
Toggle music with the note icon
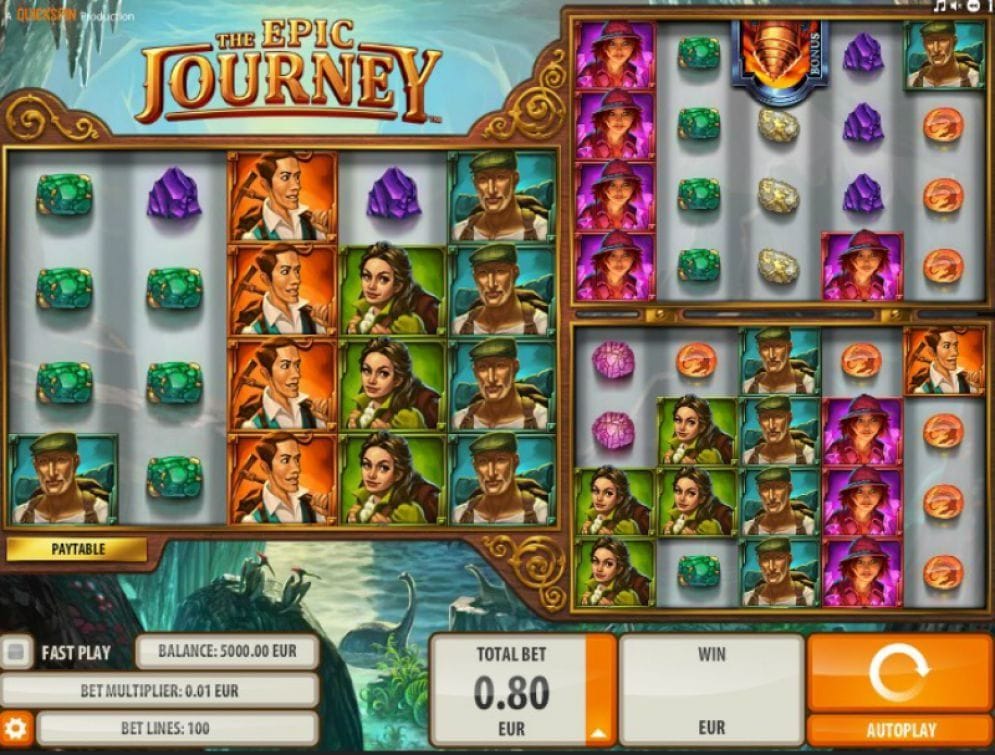[x=940, y=6]
